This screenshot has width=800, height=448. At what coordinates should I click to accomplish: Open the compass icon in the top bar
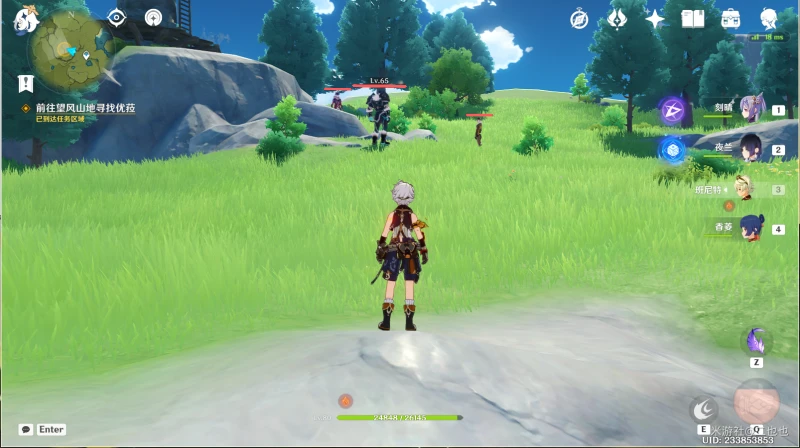coord(579,19)
